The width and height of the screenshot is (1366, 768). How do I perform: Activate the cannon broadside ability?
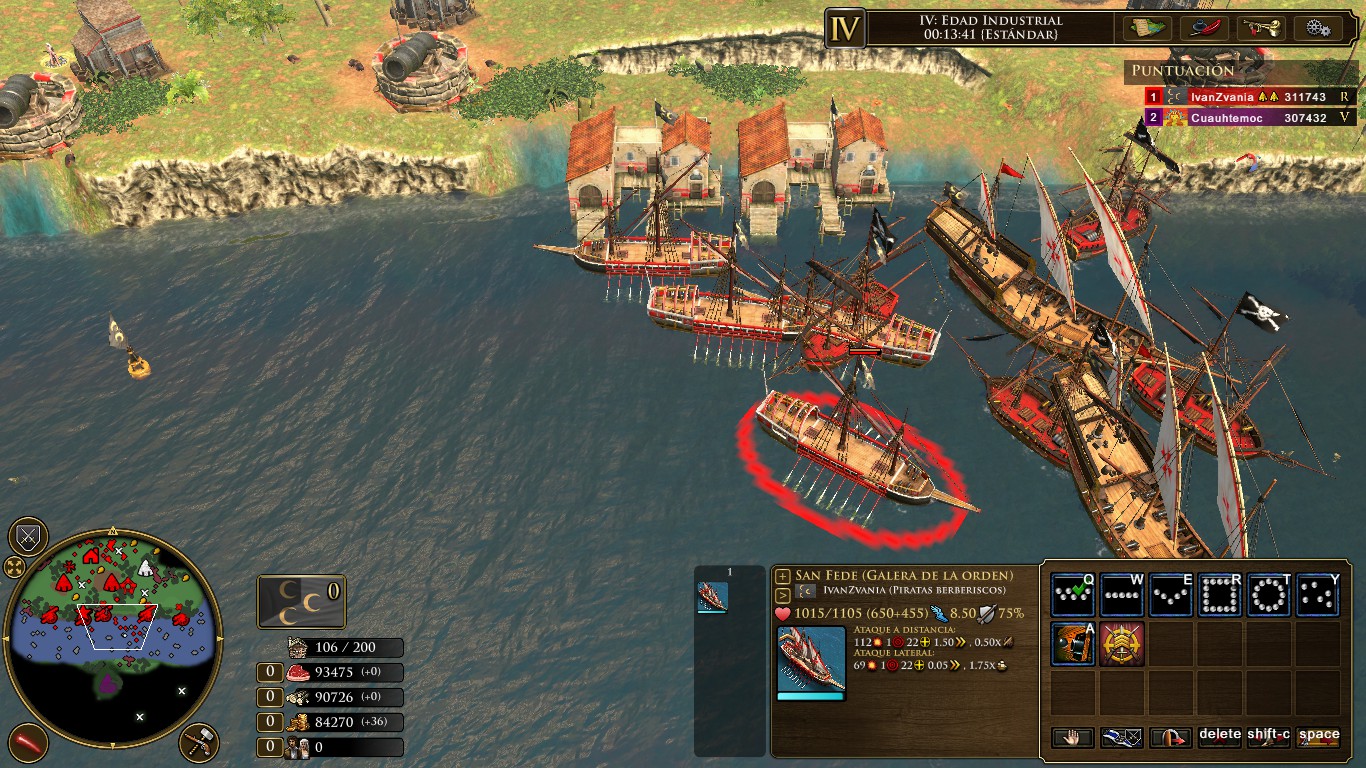click(x=1072, y=644)
